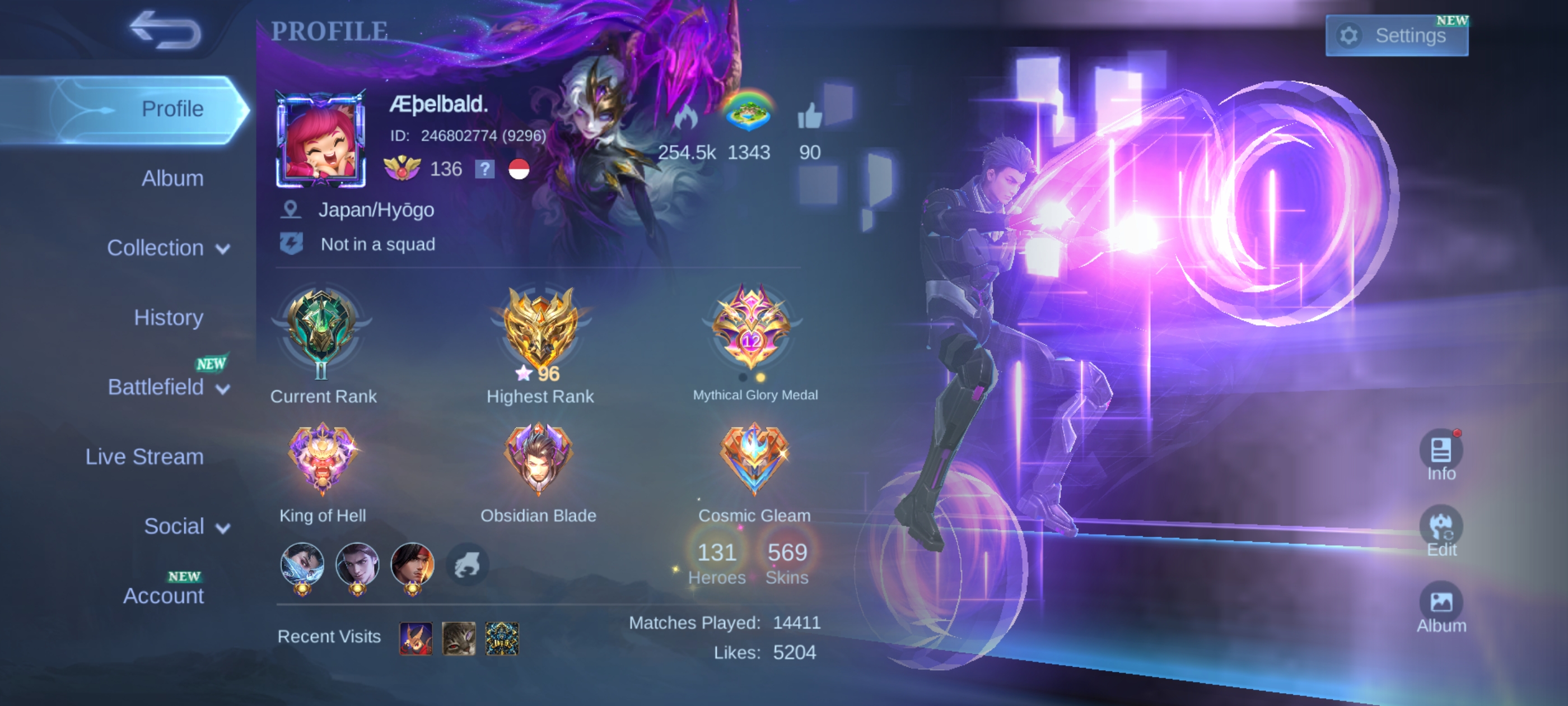Viewport: 1568px width, 706px height.
Task: Switch to the Album tab in sidebar
Action: pyautogui.click(x=172, y=179)
